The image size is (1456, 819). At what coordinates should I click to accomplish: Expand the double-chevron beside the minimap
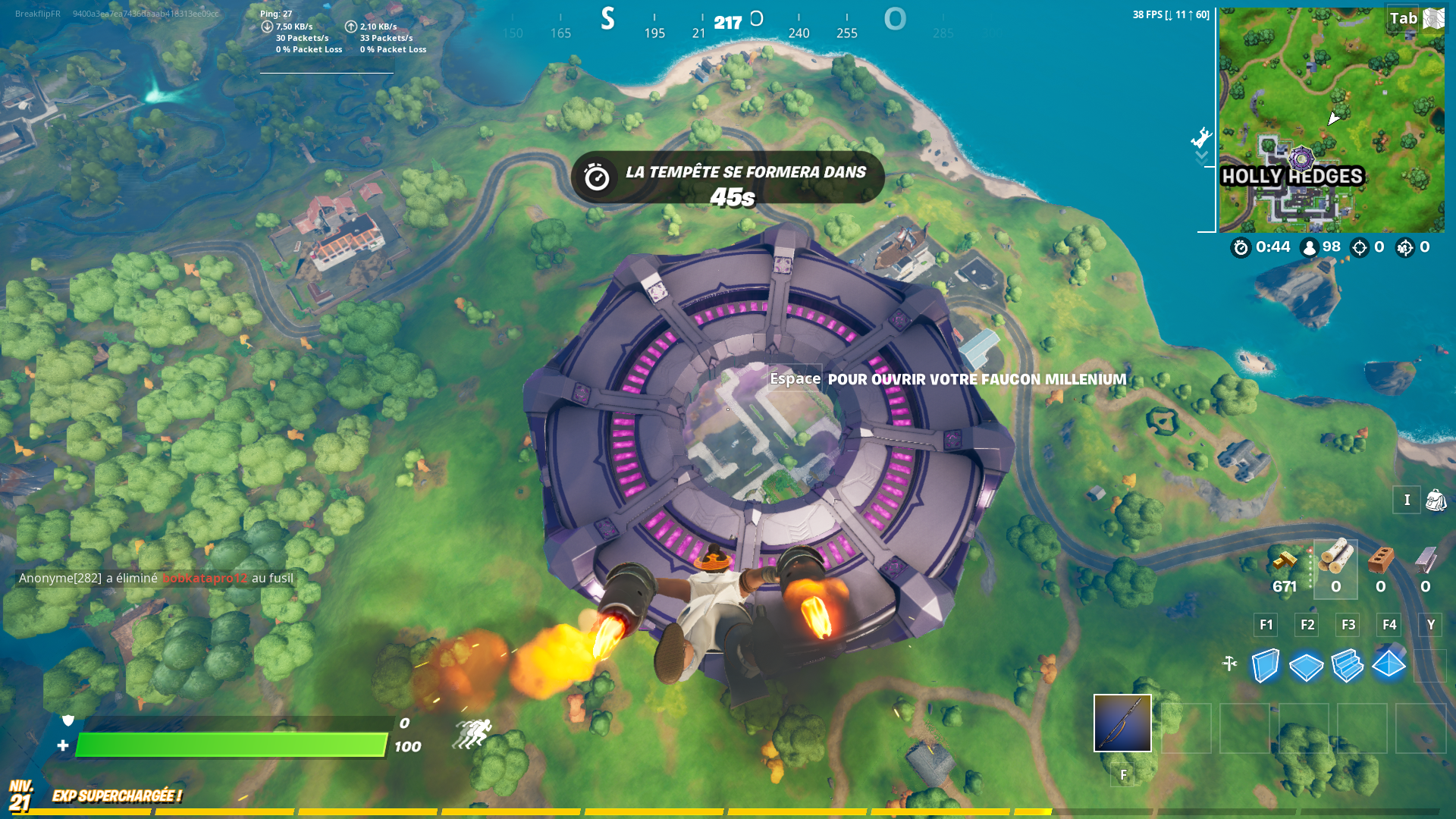coord(1200,155)
